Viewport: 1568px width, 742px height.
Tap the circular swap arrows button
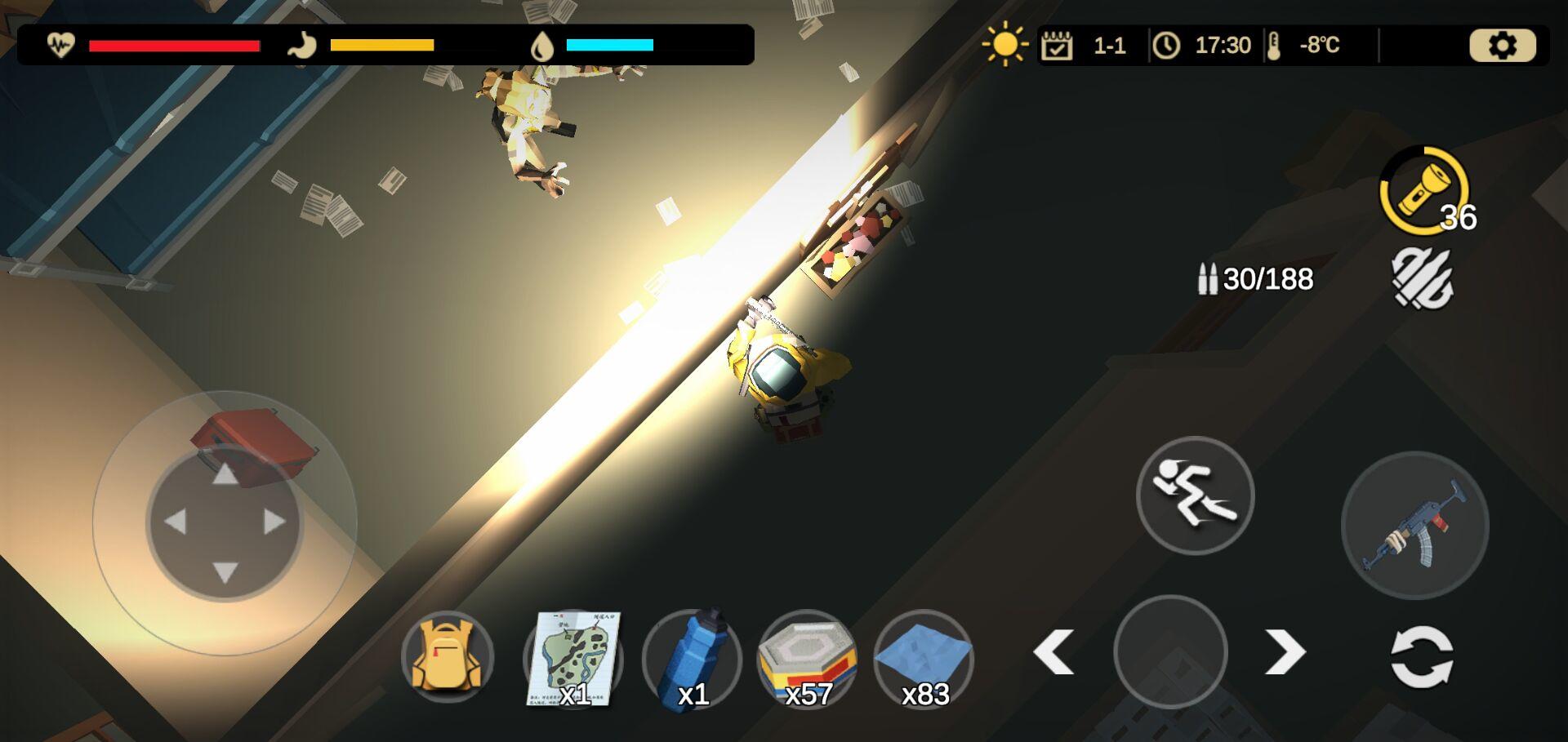tap(1422, 656)
